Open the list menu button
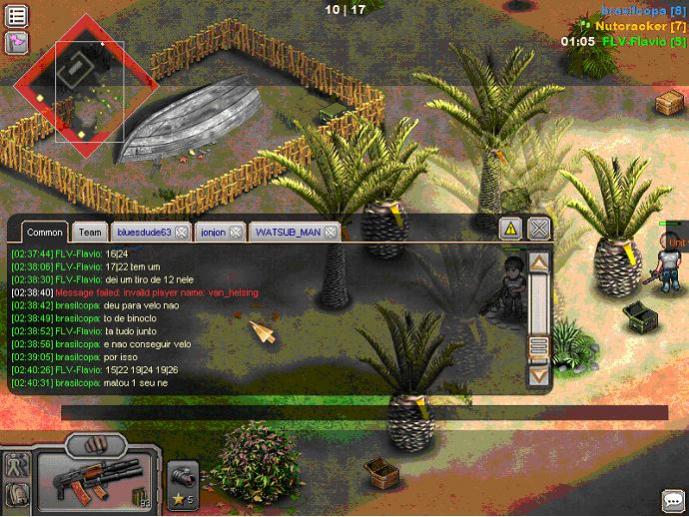Screen dimensions: 689x517 point(17,15)
